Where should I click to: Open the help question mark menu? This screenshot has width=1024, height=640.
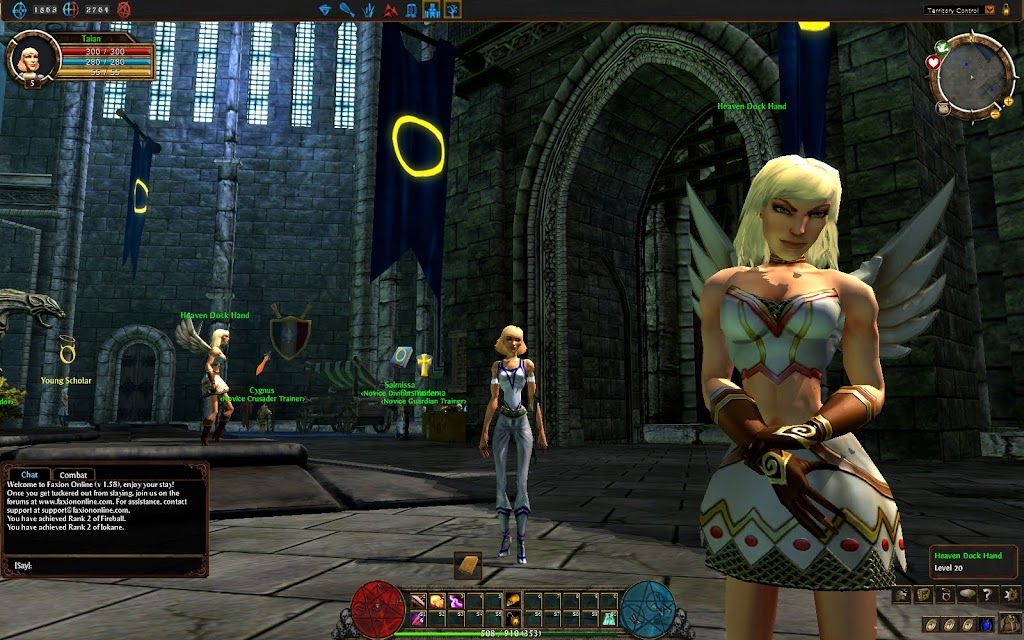click(988, 595)
